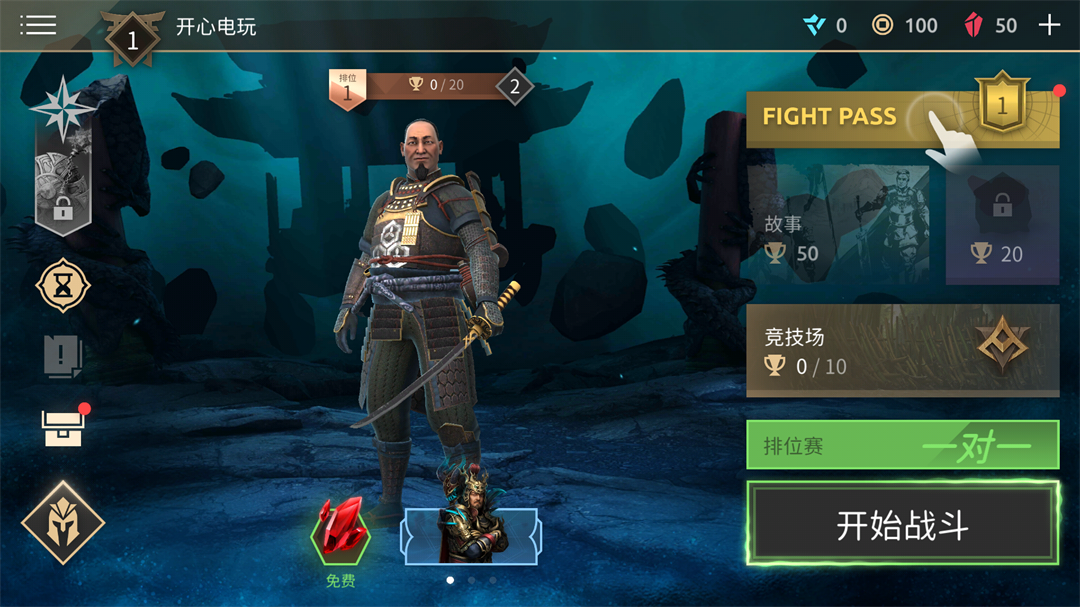Add more currency with the plus button
The height and width of the screenshot is (607, 1080).
(x=1049, y=26)
